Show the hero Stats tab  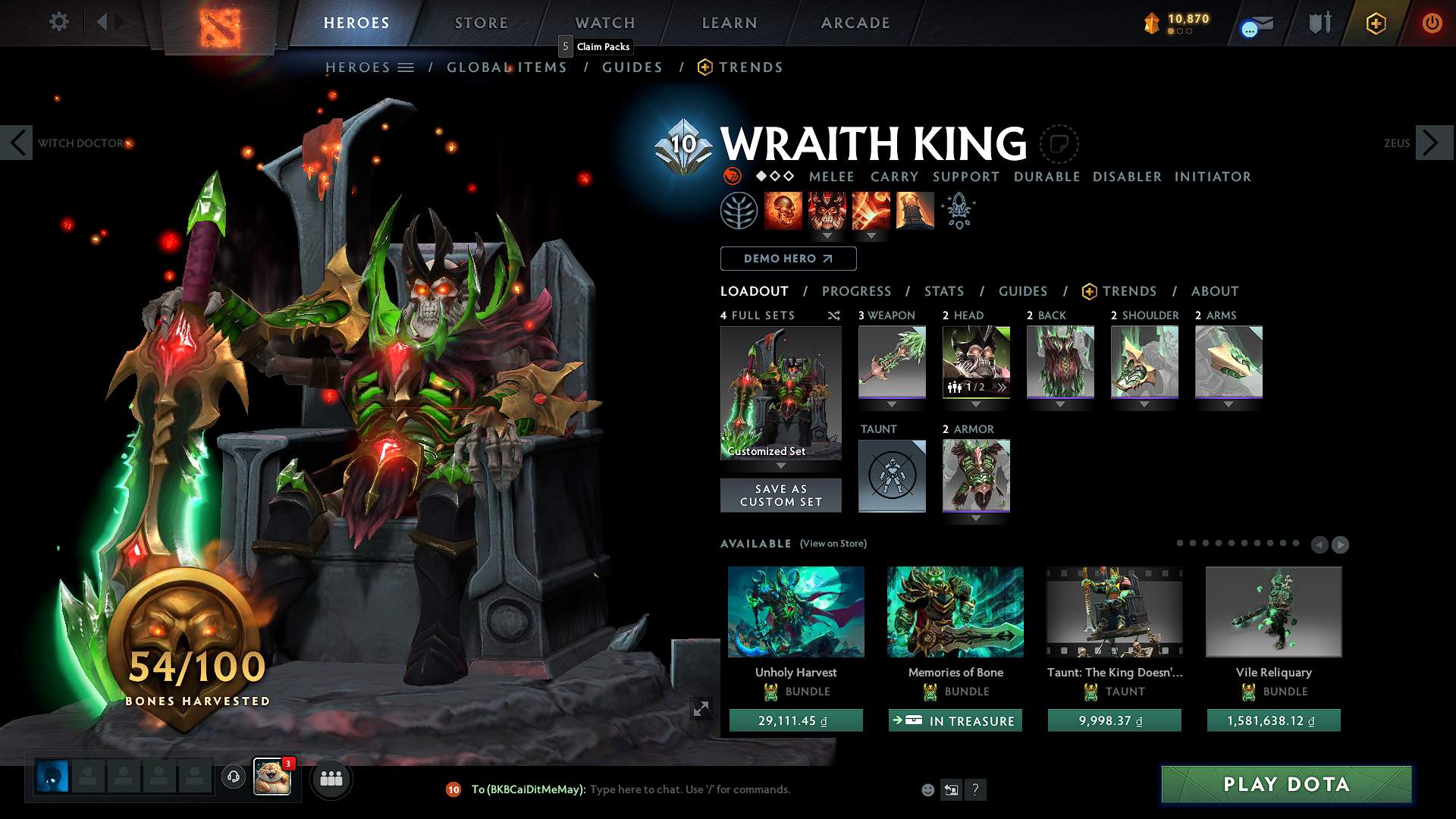pyautogui.click(x=943, y=291)
